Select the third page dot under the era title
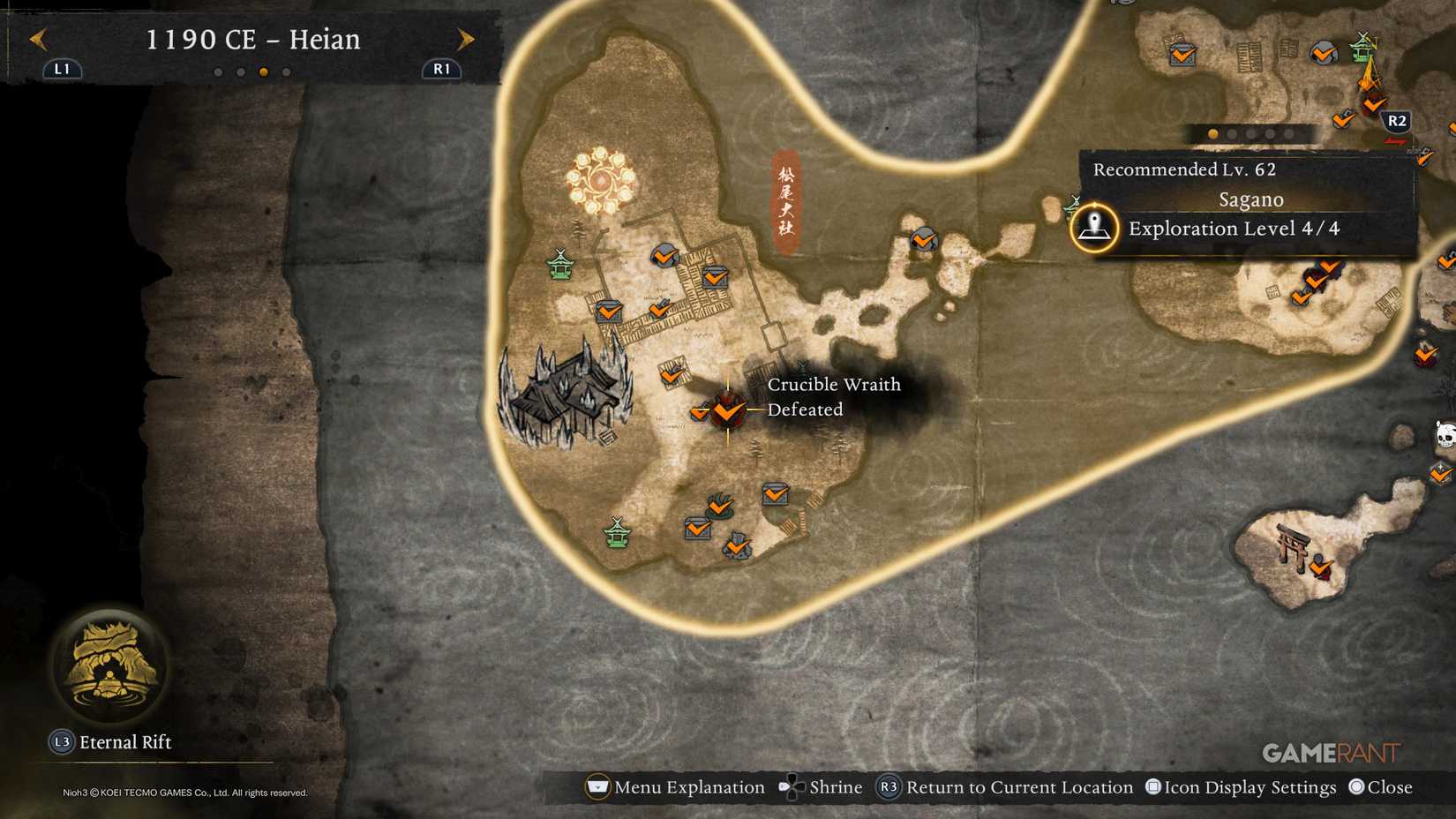 click(264, 72)
